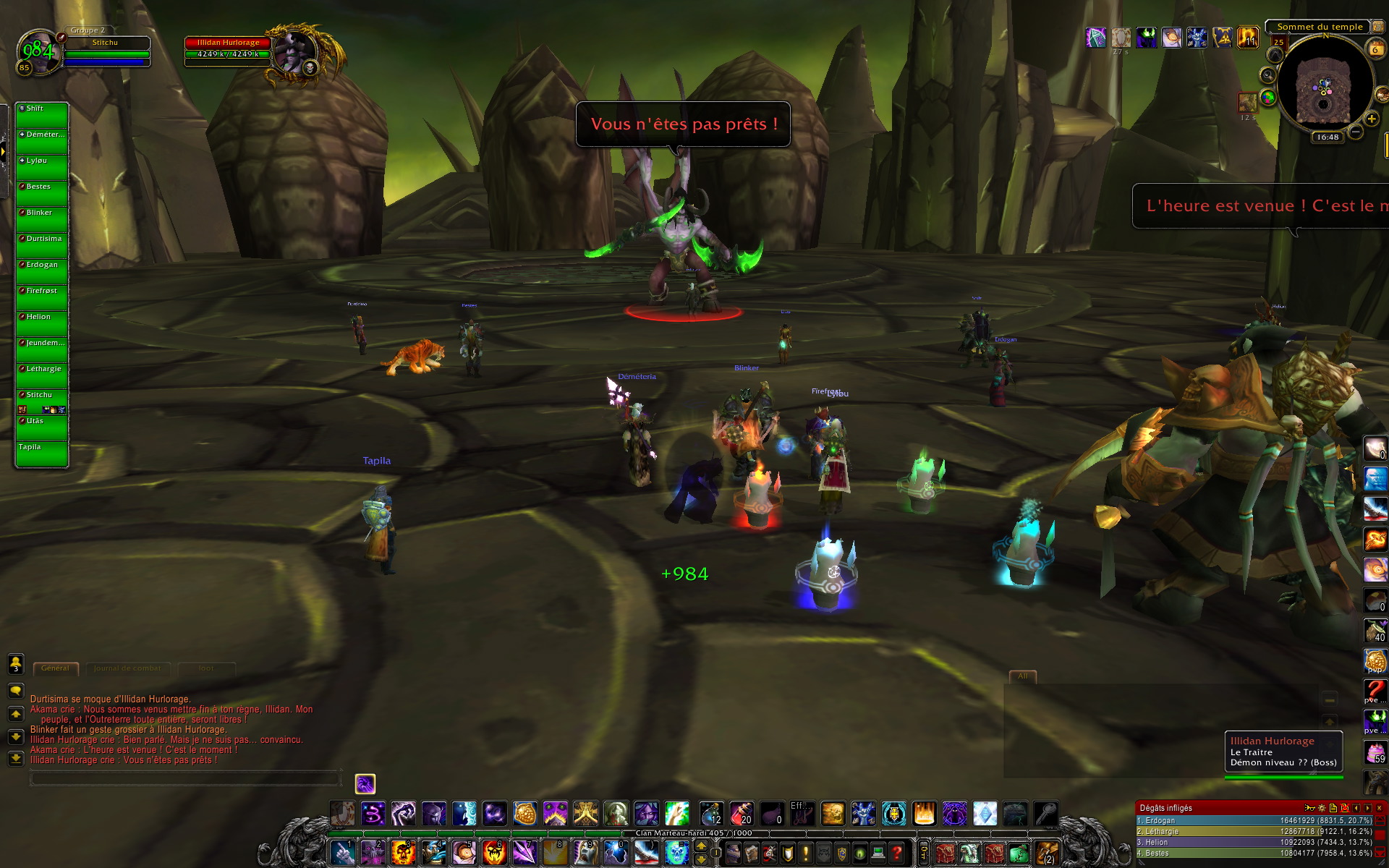
Task: Toggle the minimap tracking magnifier button
Action: click(1267, 75)
